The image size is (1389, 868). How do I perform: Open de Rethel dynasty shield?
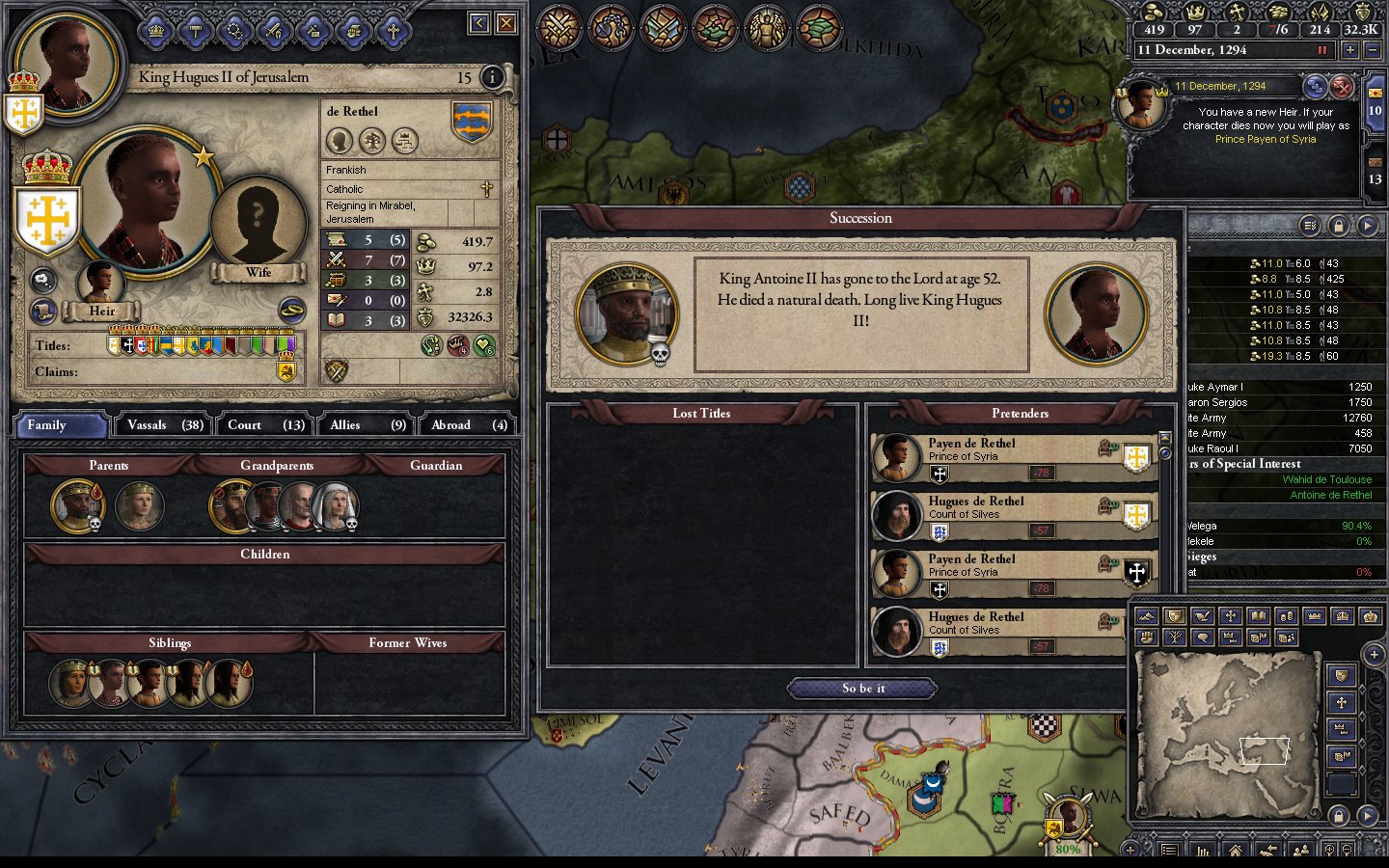(x=472, y=122)
